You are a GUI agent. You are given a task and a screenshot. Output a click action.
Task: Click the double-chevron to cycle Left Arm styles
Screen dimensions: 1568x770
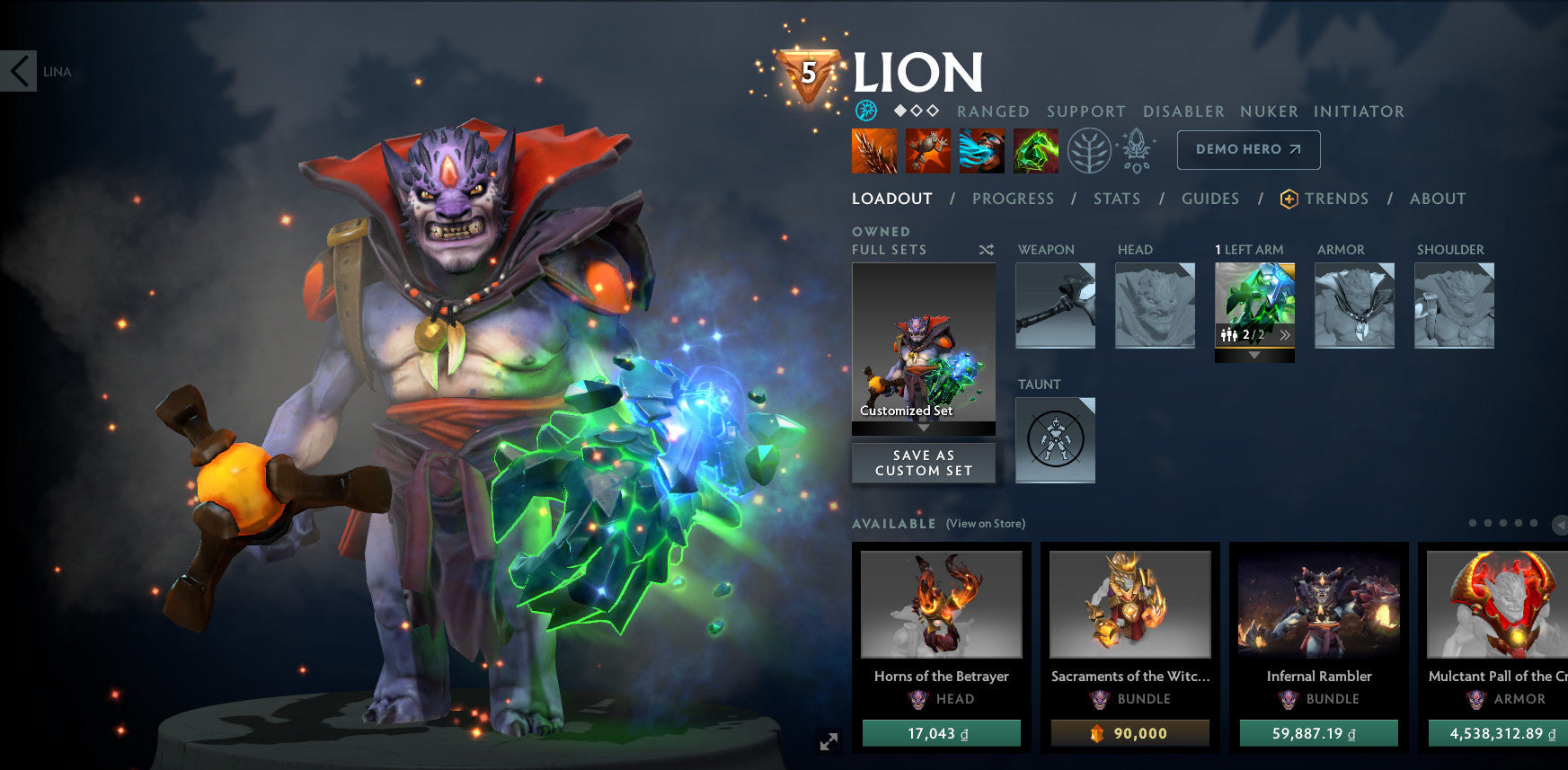(1287, 333)
